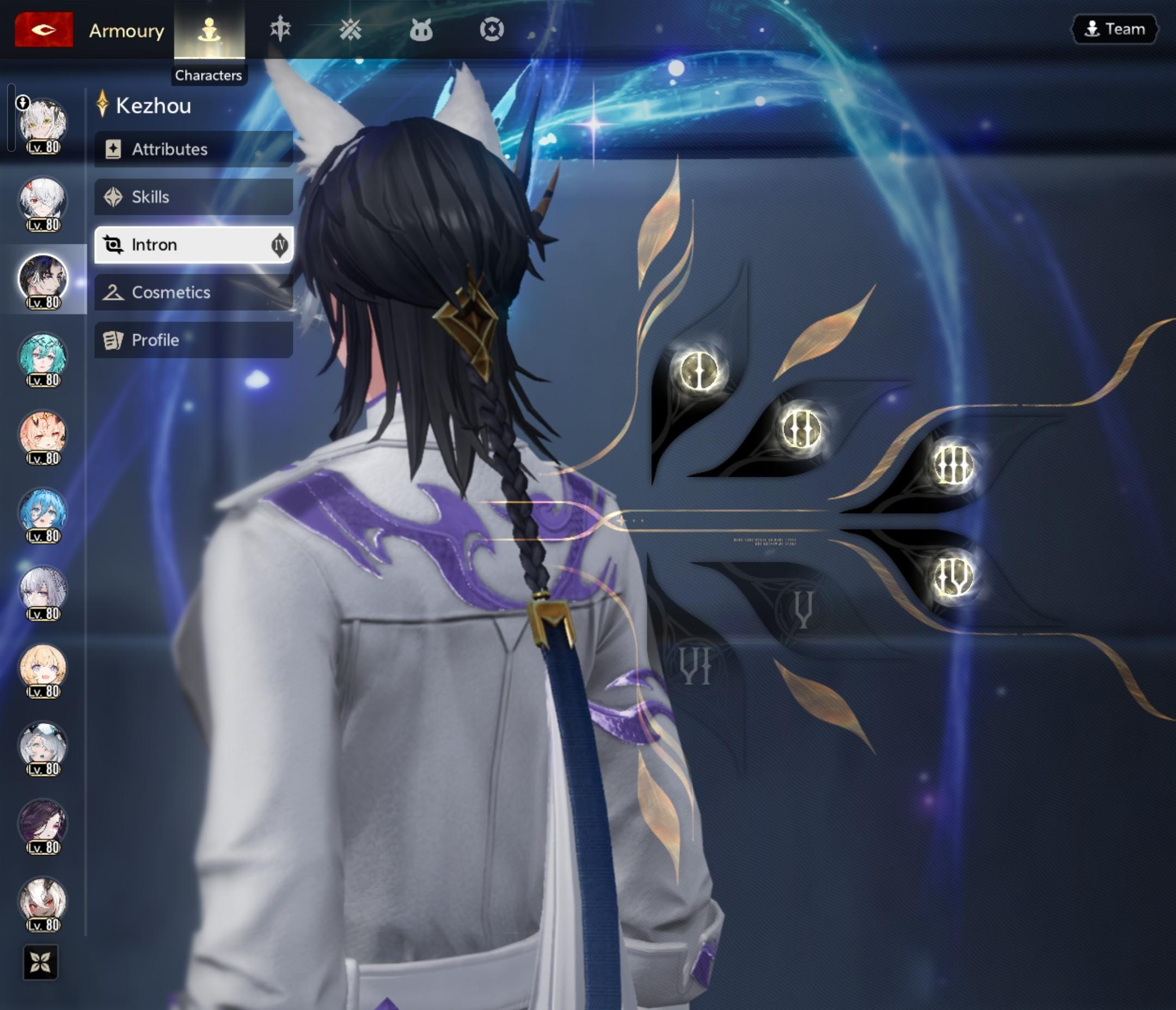Switch to the cat-face tab icon

pyautogui.click(x=420, y=29)
